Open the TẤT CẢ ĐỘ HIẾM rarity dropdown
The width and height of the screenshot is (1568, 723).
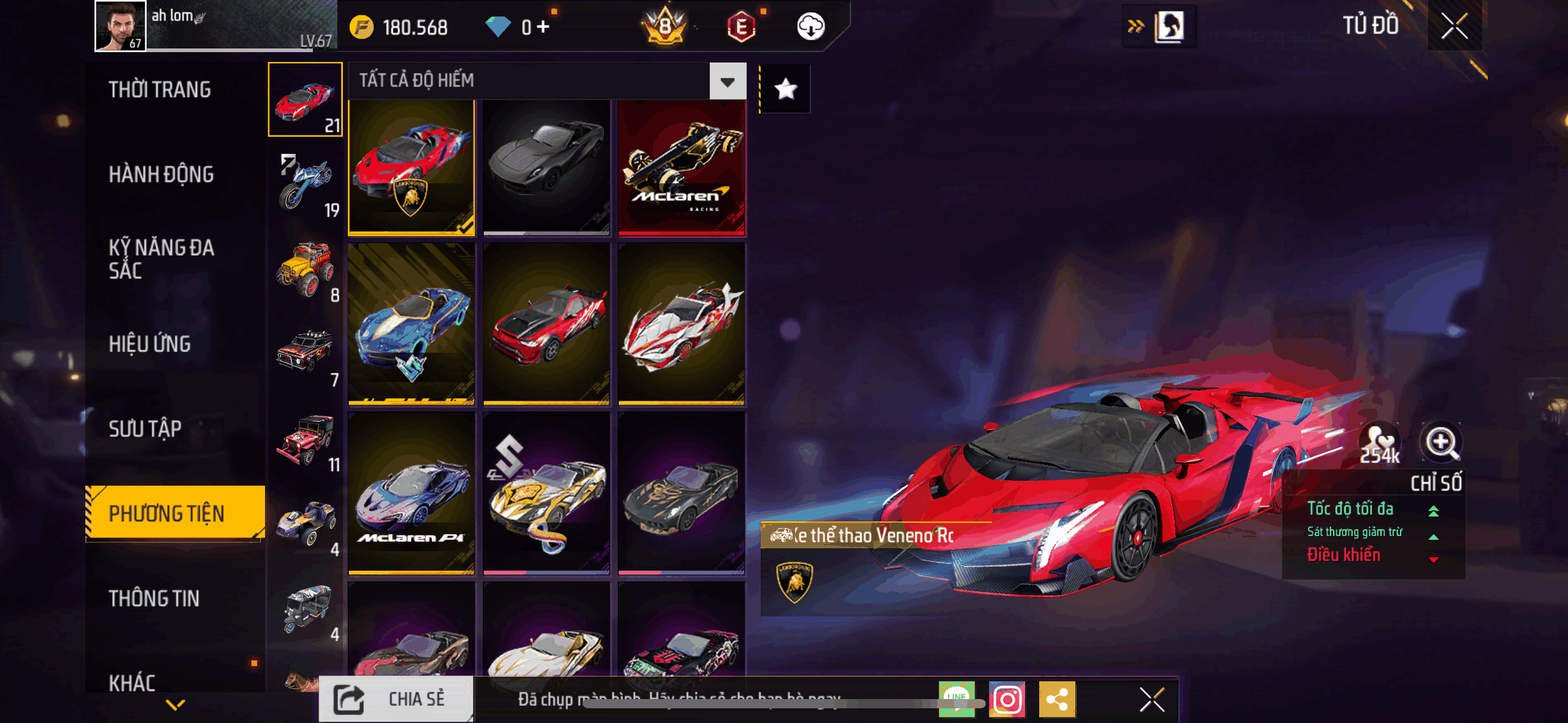click(x=728, y=82)
